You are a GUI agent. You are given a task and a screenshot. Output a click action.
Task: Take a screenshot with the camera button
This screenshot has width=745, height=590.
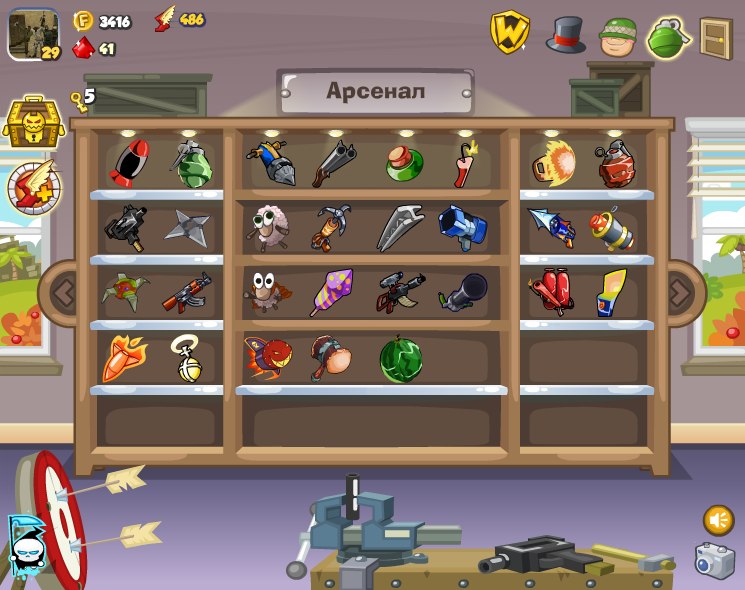714,560
